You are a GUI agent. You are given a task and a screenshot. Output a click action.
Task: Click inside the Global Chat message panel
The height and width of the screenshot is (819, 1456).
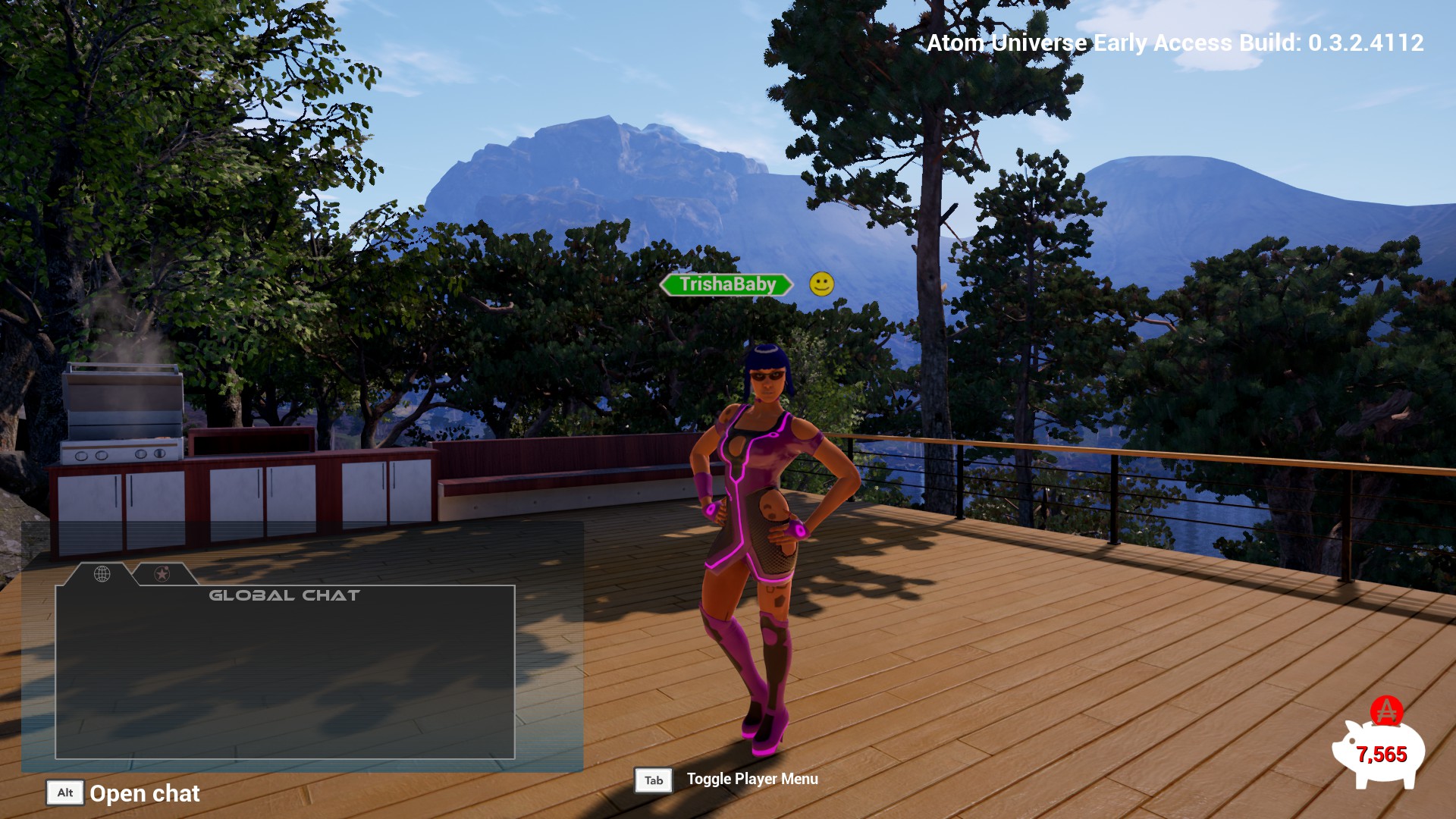[285, 675]
